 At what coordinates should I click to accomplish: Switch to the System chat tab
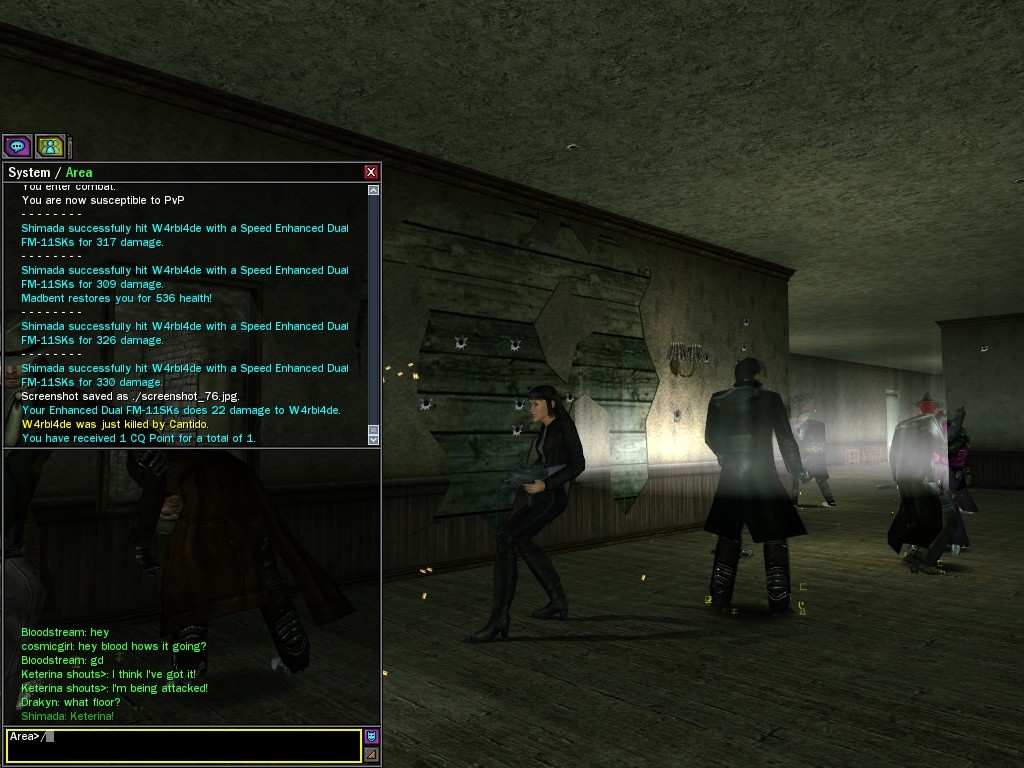tap(29, 172)
